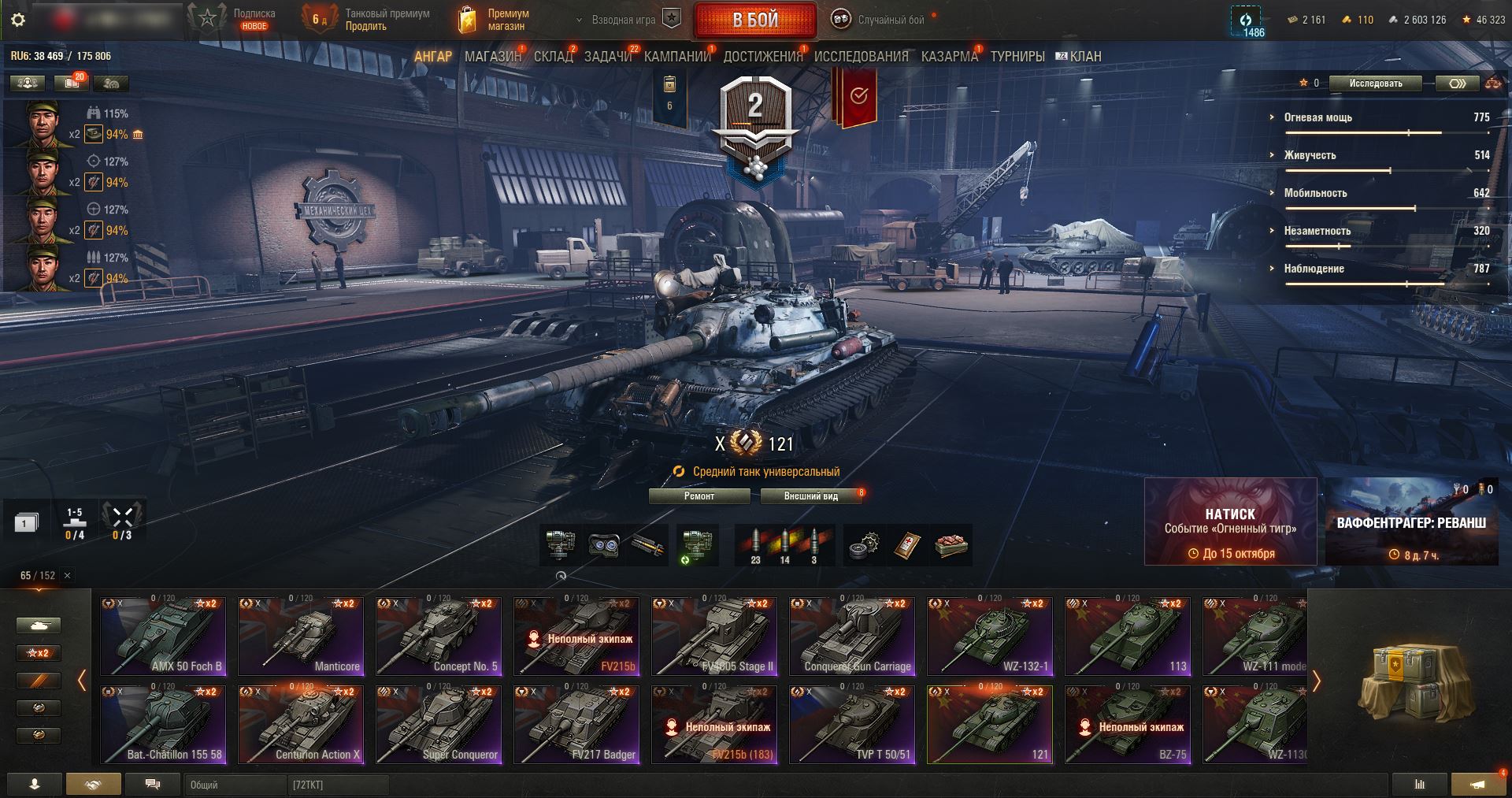Expand the Огневая мощь parameter
The image size is (1512, 798).
[x=1317, y=117]
